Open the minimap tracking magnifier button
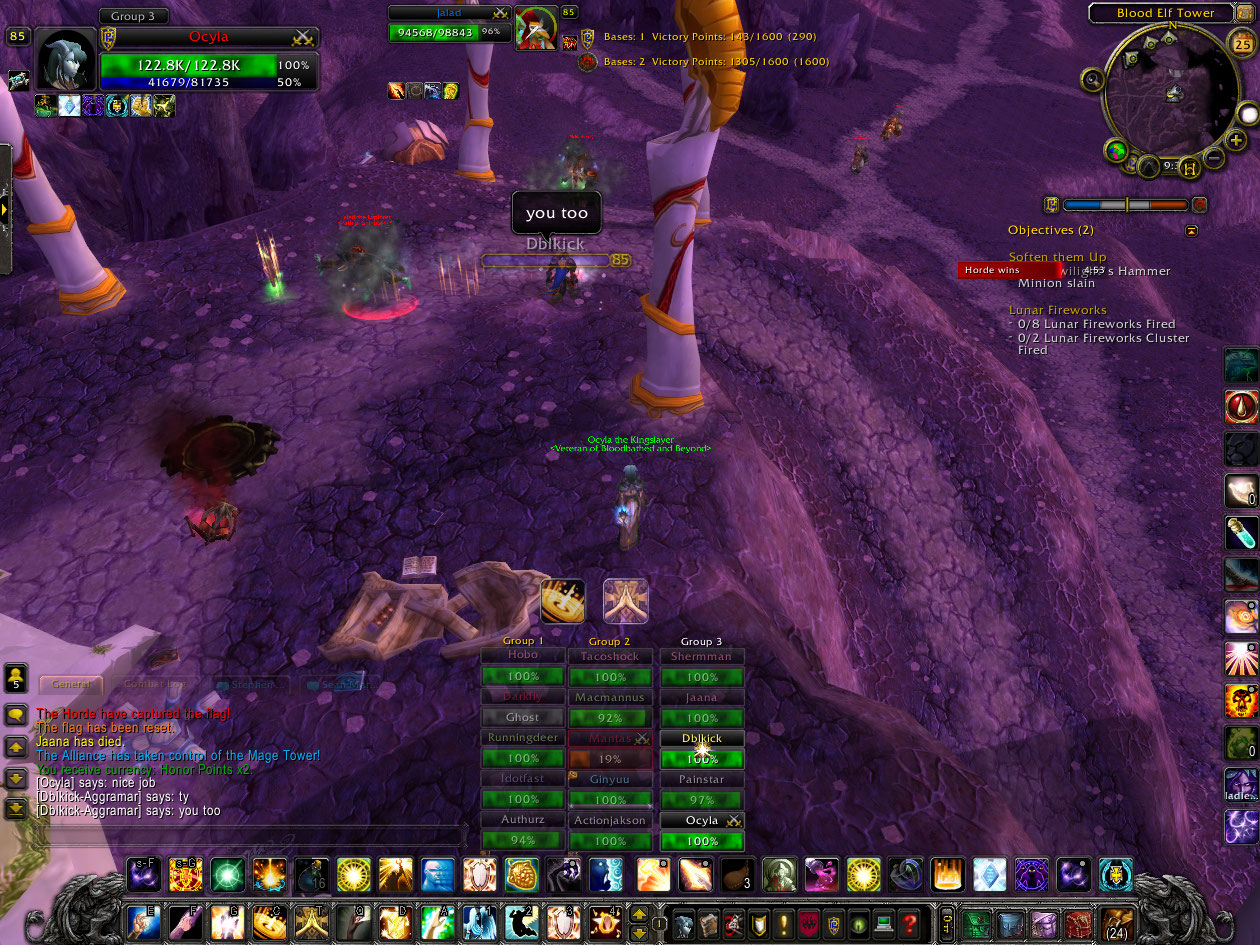Viewport: 1260px width, 945px height. [x=1092, y=80]
